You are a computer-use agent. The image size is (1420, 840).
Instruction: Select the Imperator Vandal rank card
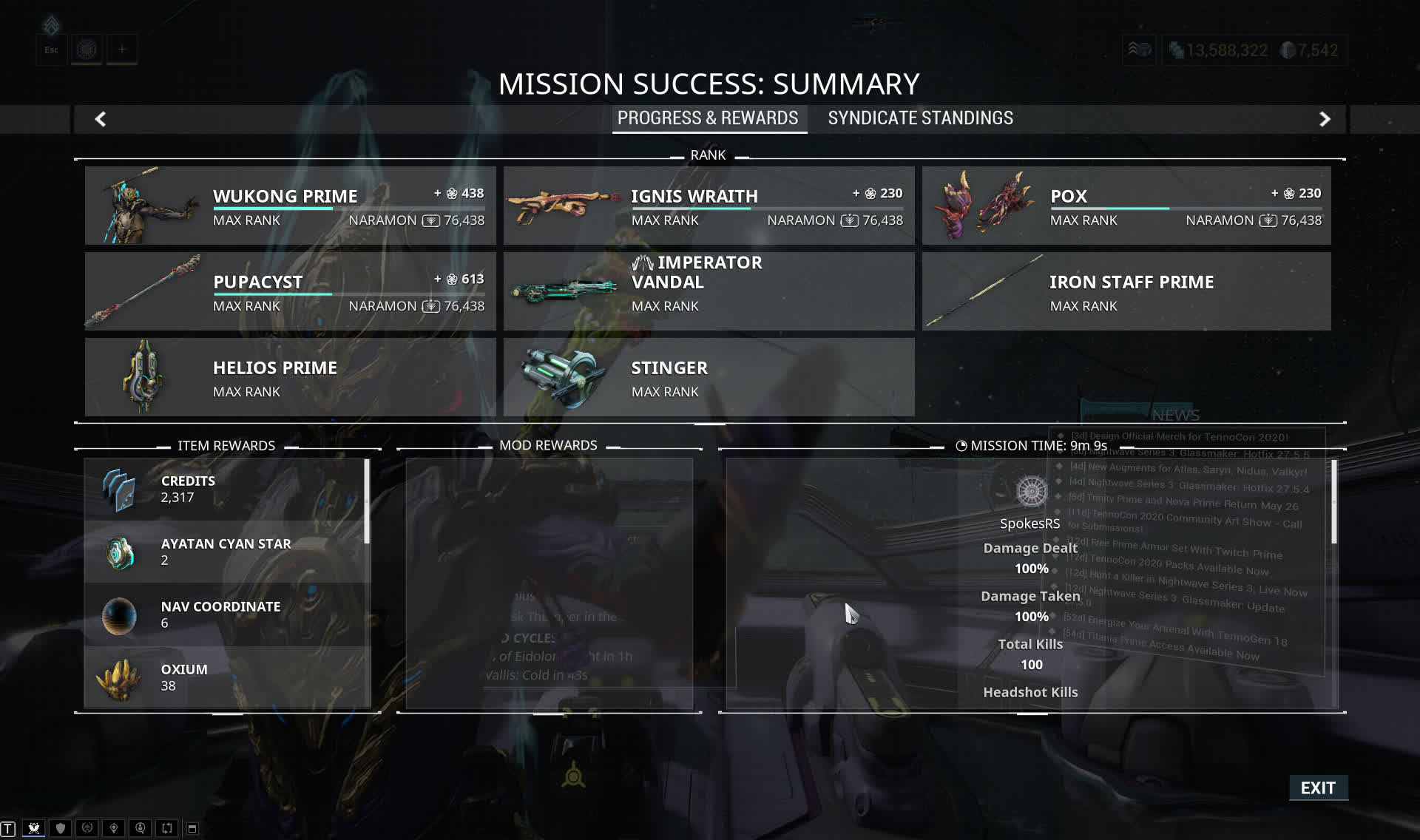coord(709,291)
